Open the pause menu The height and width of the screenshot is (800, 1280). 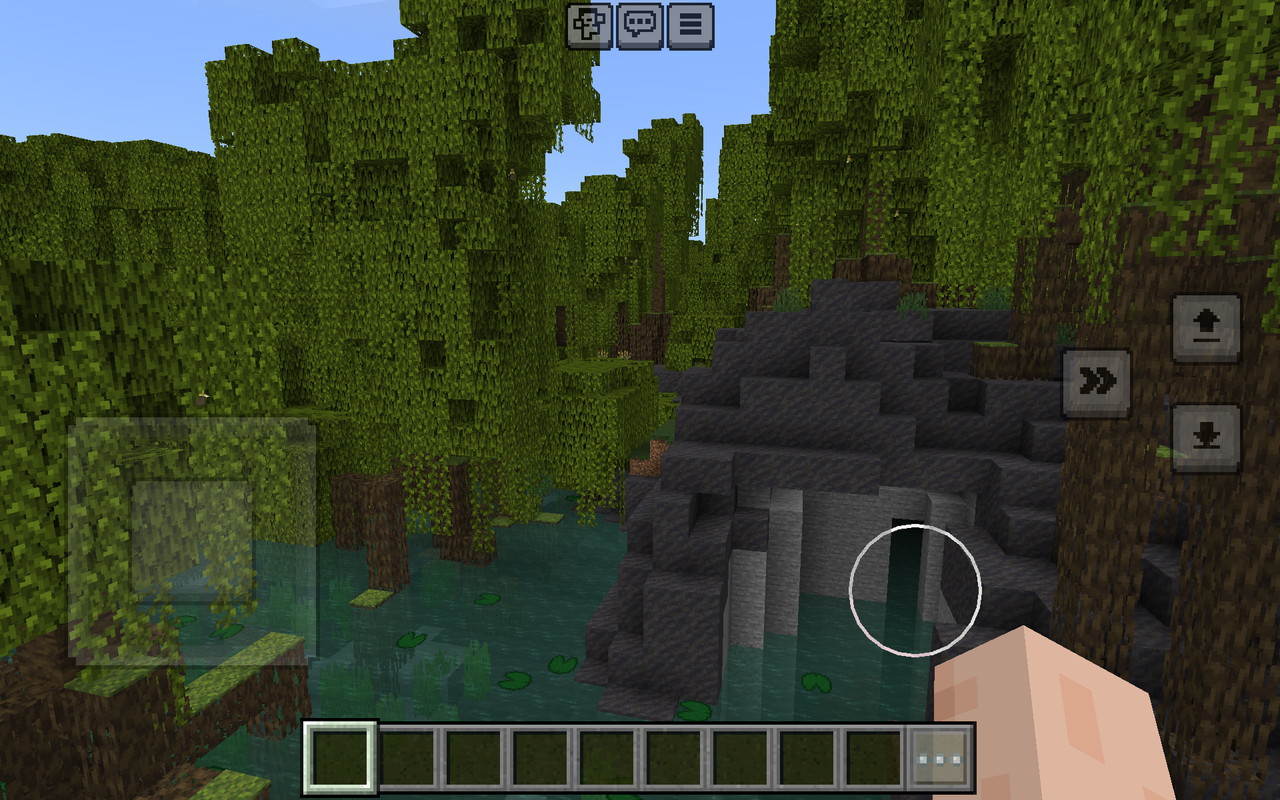click(x=690, y=26)
